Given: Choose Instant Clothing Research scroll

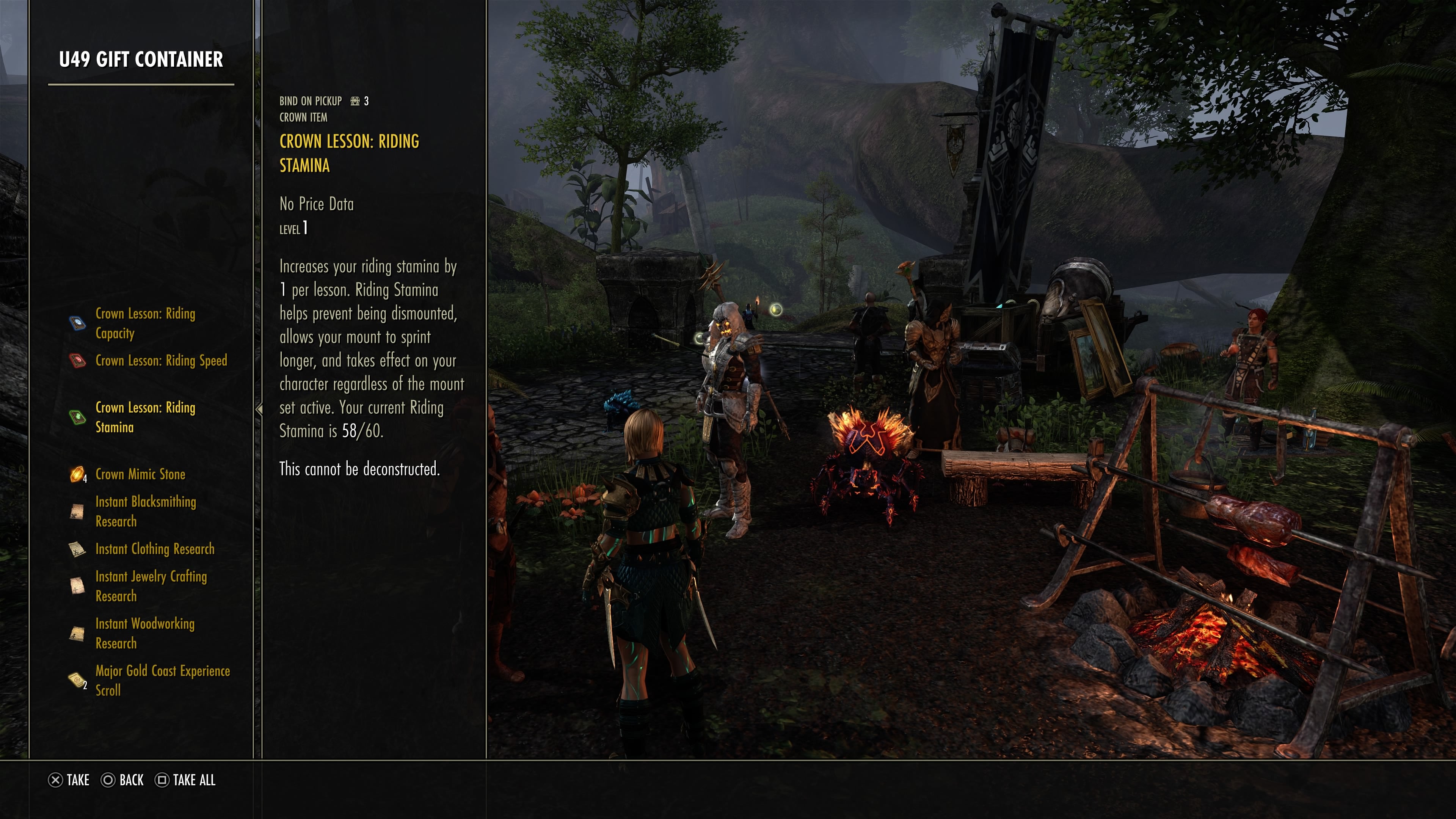Looking at the screenshot, I should (154, 549).
